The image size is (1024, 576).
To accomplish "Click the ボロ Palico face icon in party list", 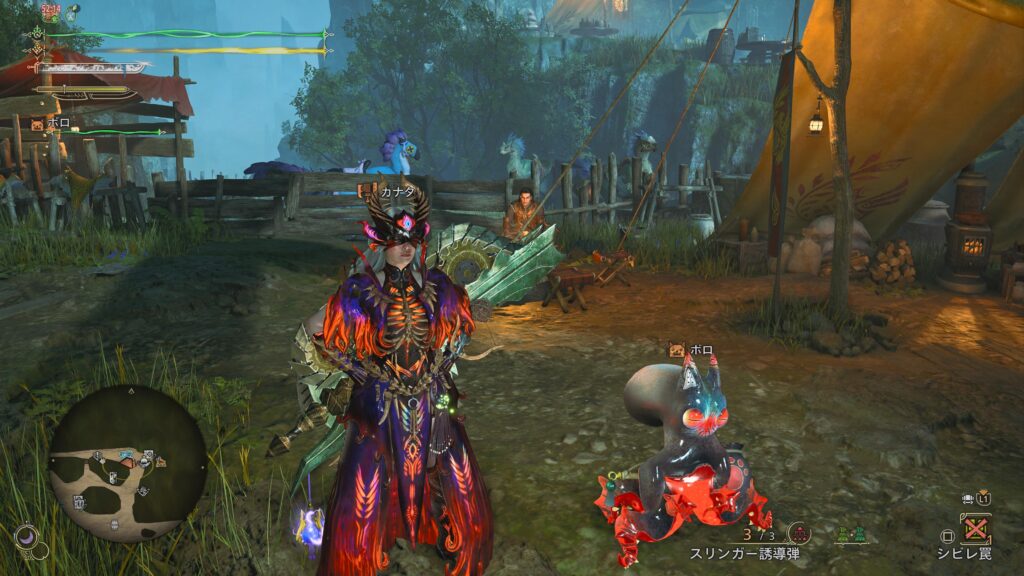I will click(38, 125).
